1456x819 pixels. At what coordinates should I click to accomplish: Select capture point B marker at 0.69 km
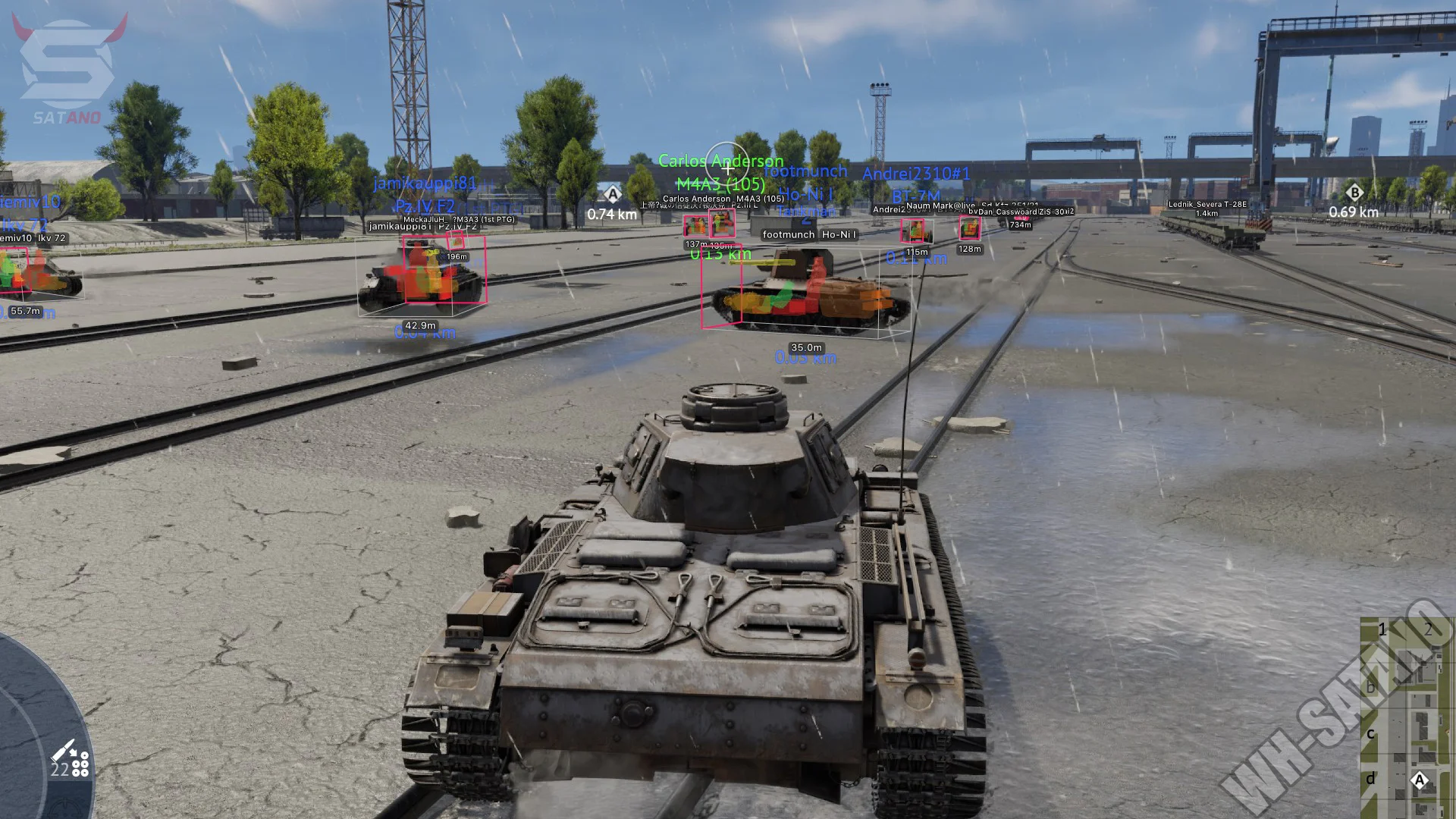pos(1354,193)
